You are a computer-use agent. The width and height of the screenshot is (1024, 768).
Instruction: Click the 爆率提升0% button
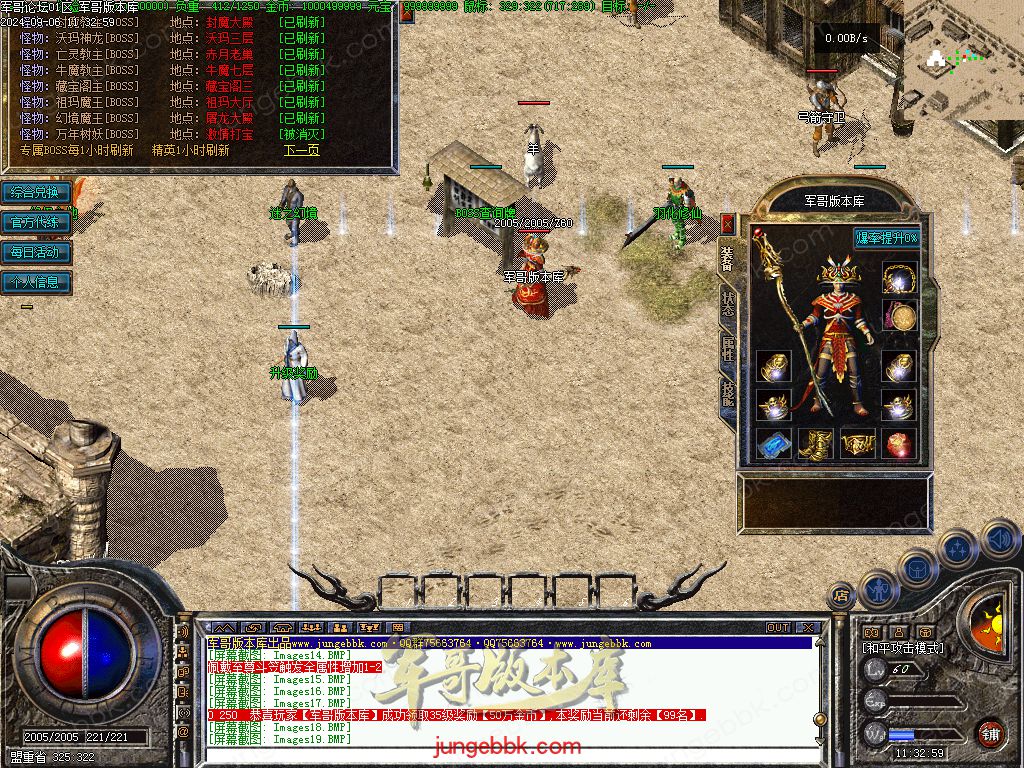point(886,238)
